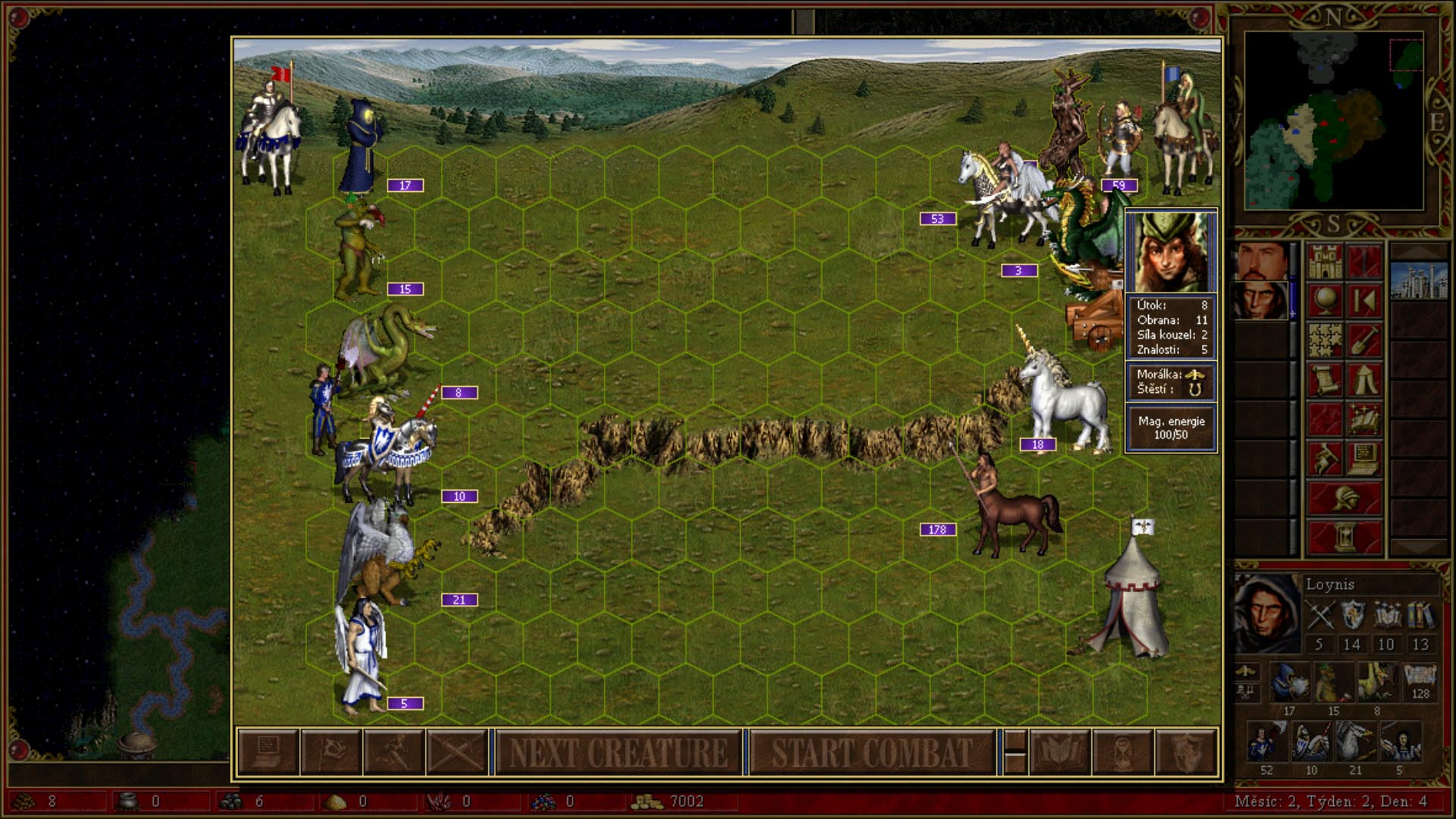
Task: Click the Start Combat button
Action: click(x=872, y=753)
